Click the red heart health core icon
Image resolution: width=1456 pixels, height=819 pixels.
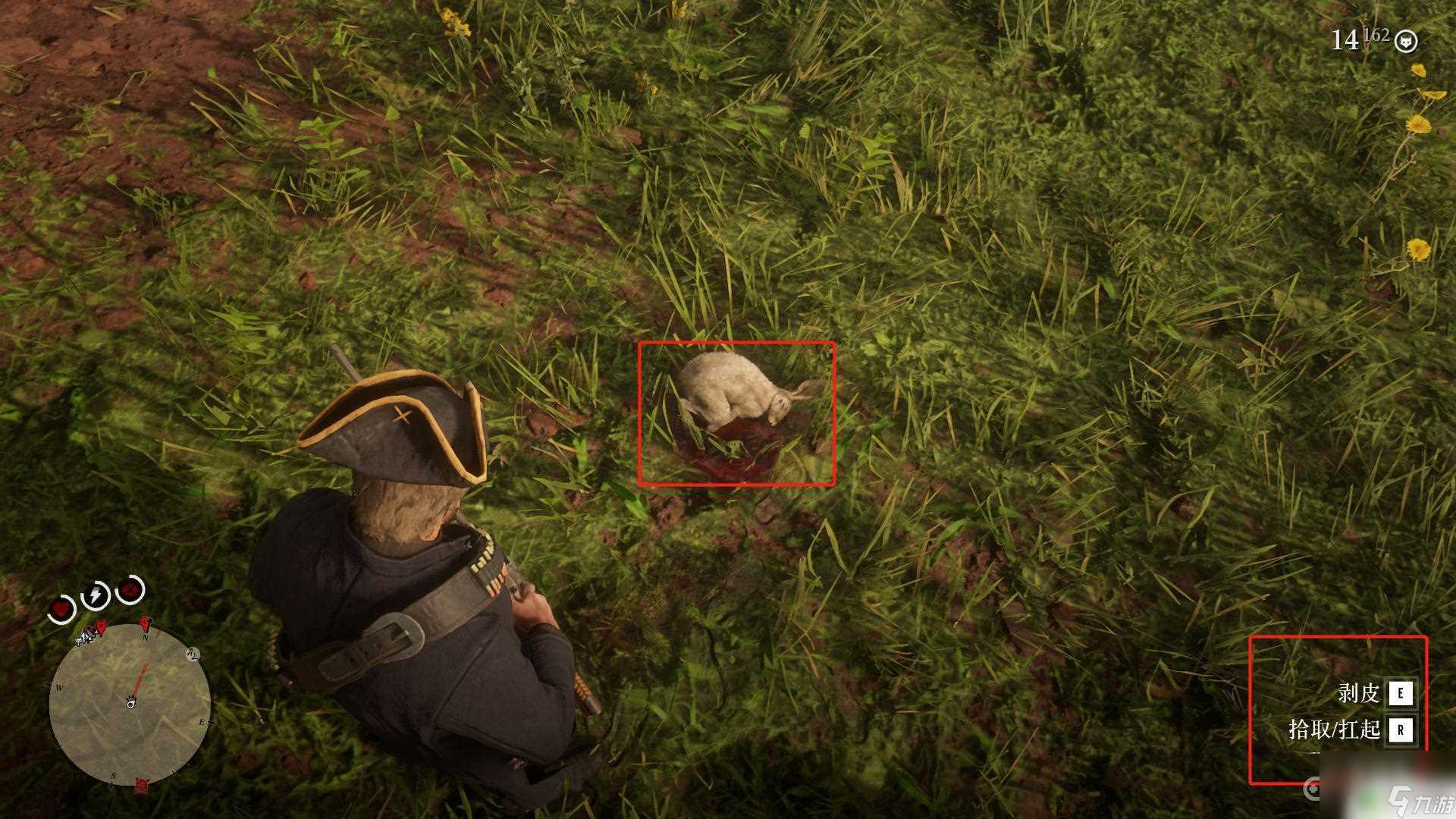(x=62, y=608)
